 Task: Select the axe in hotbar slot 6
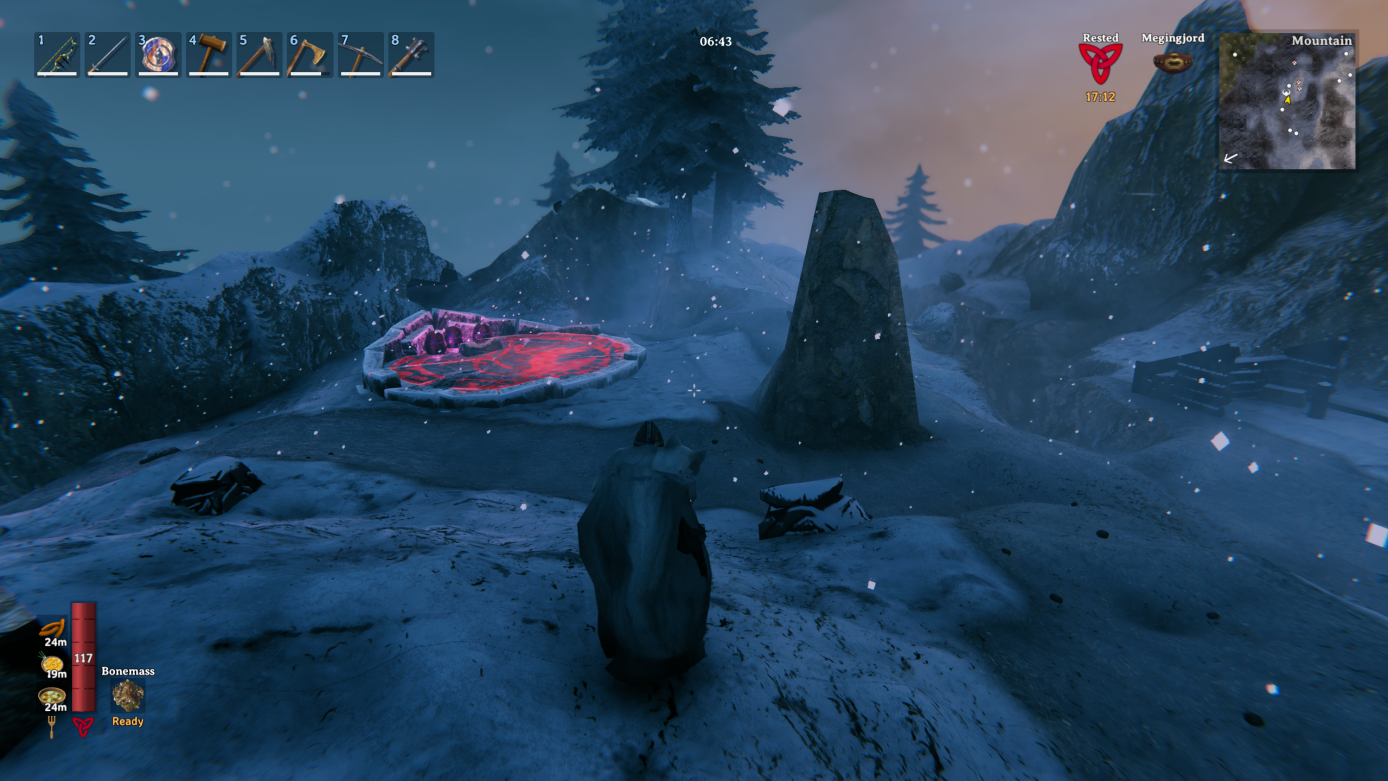click(309, 53)
